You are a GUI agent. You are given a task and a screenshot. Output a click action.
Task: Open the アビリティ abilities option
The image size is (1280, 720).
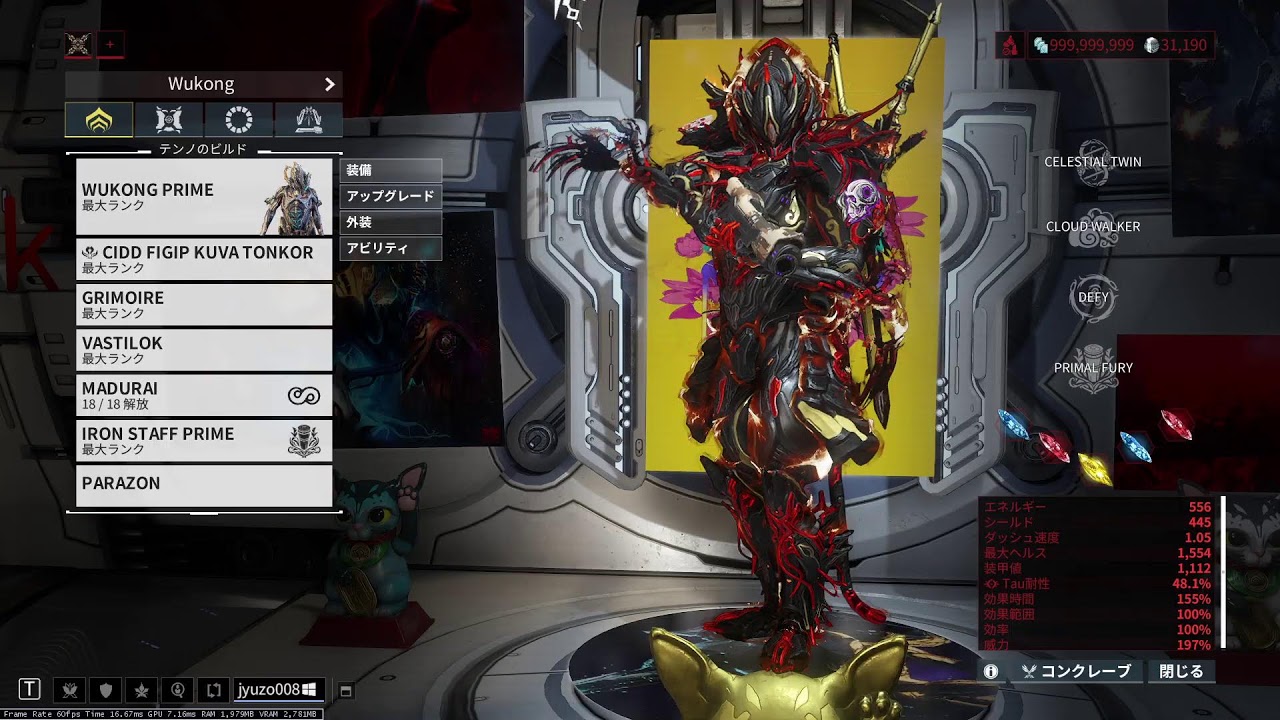pos(390,248)
